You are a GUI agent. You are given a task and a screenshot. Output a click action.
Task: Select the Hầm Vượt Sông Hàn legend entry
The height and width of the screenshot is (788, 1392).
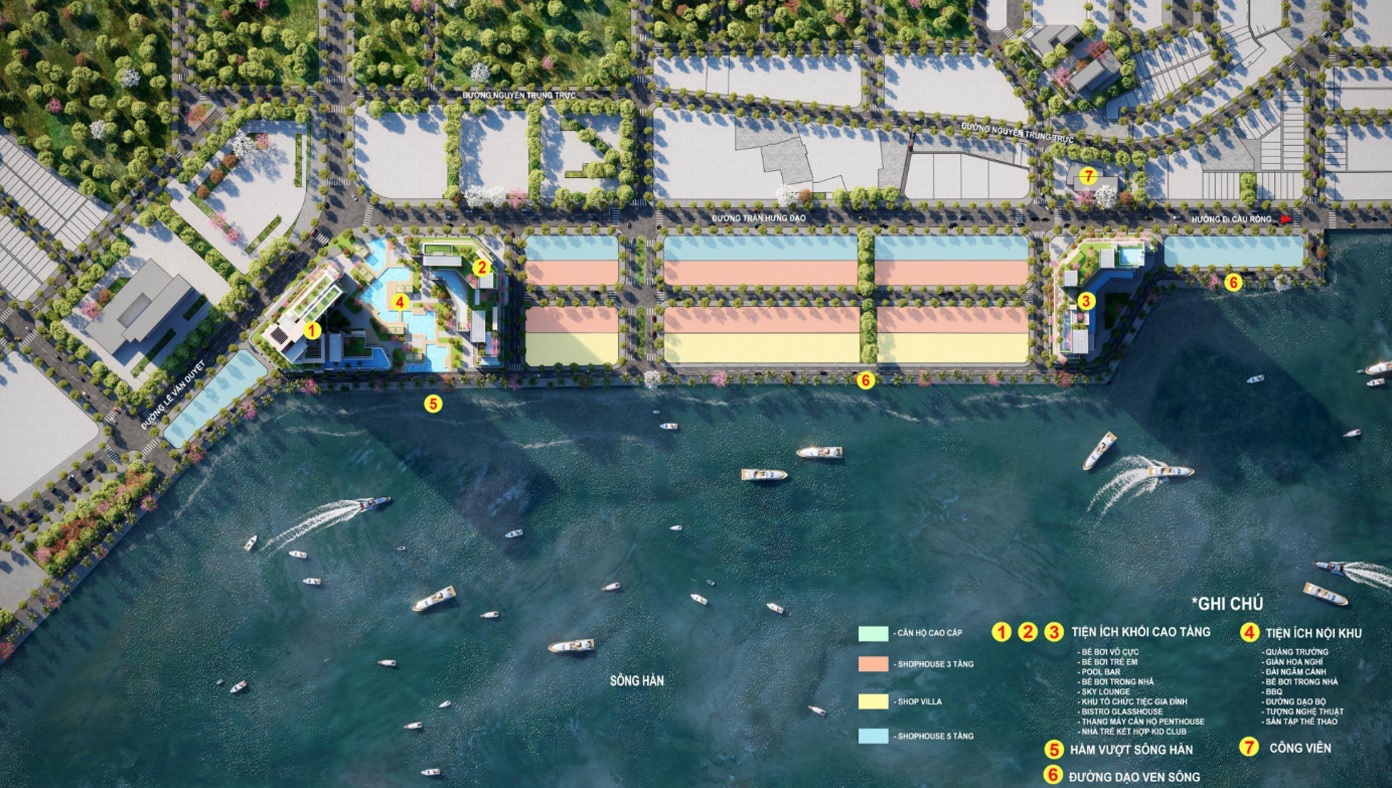point(1131,750)
